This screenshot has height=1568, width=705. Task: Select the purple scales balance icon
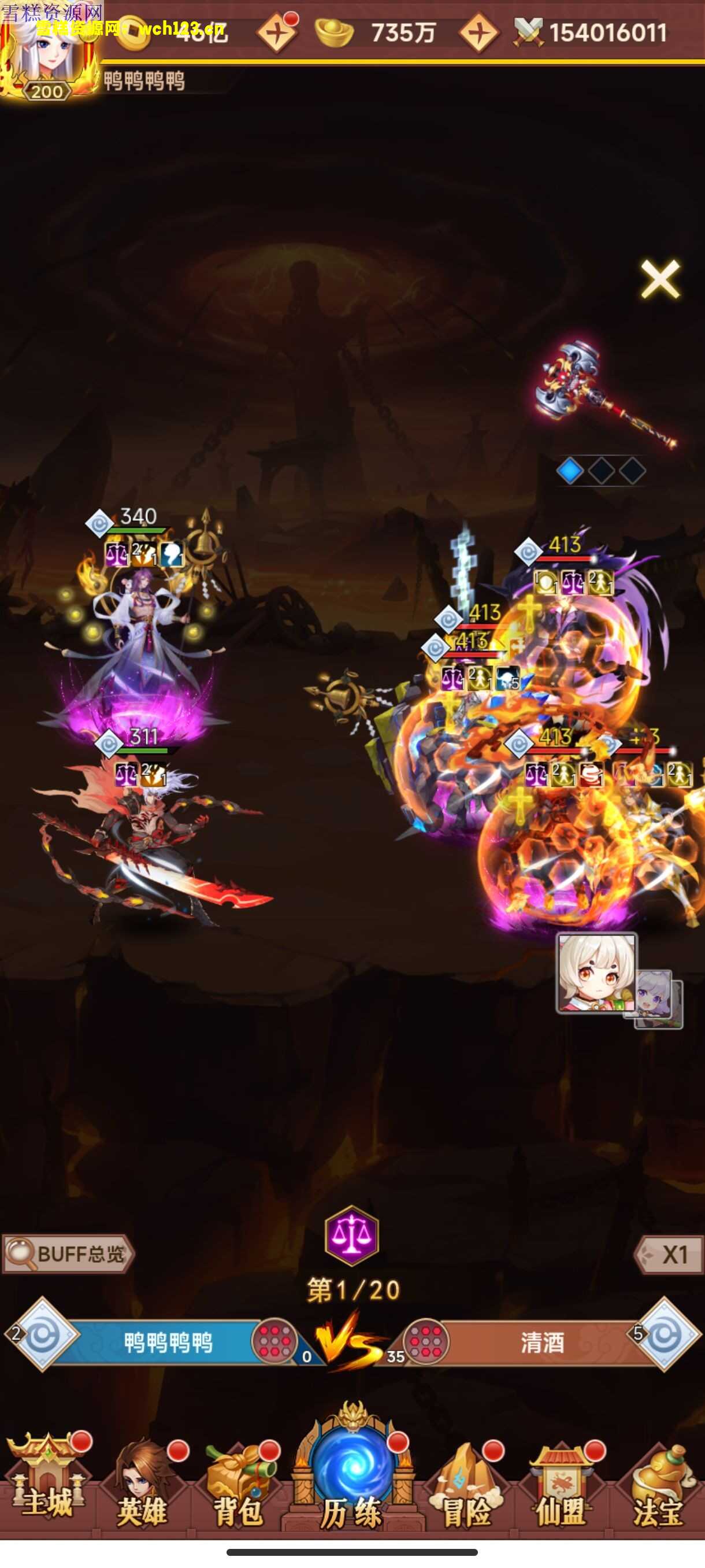(351, 1235)
